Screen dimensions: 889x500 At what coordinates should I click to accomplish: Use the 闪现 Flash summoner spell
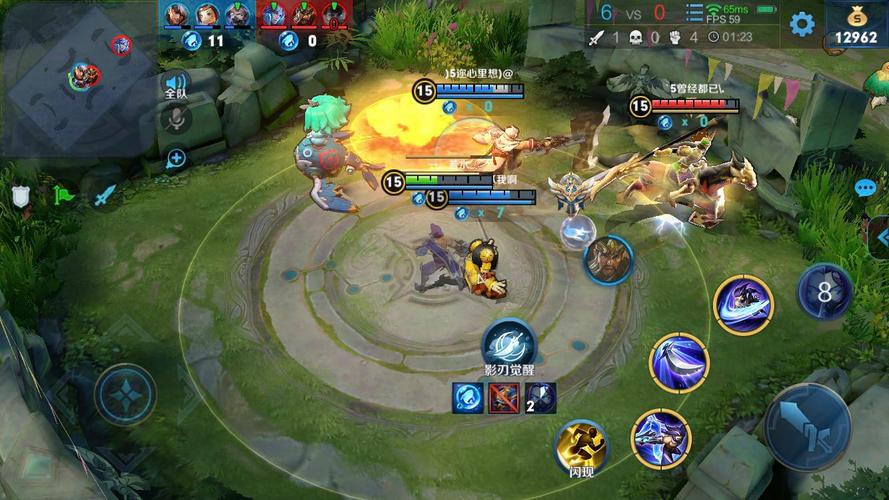pyautogui.click(x=582, y=447)
